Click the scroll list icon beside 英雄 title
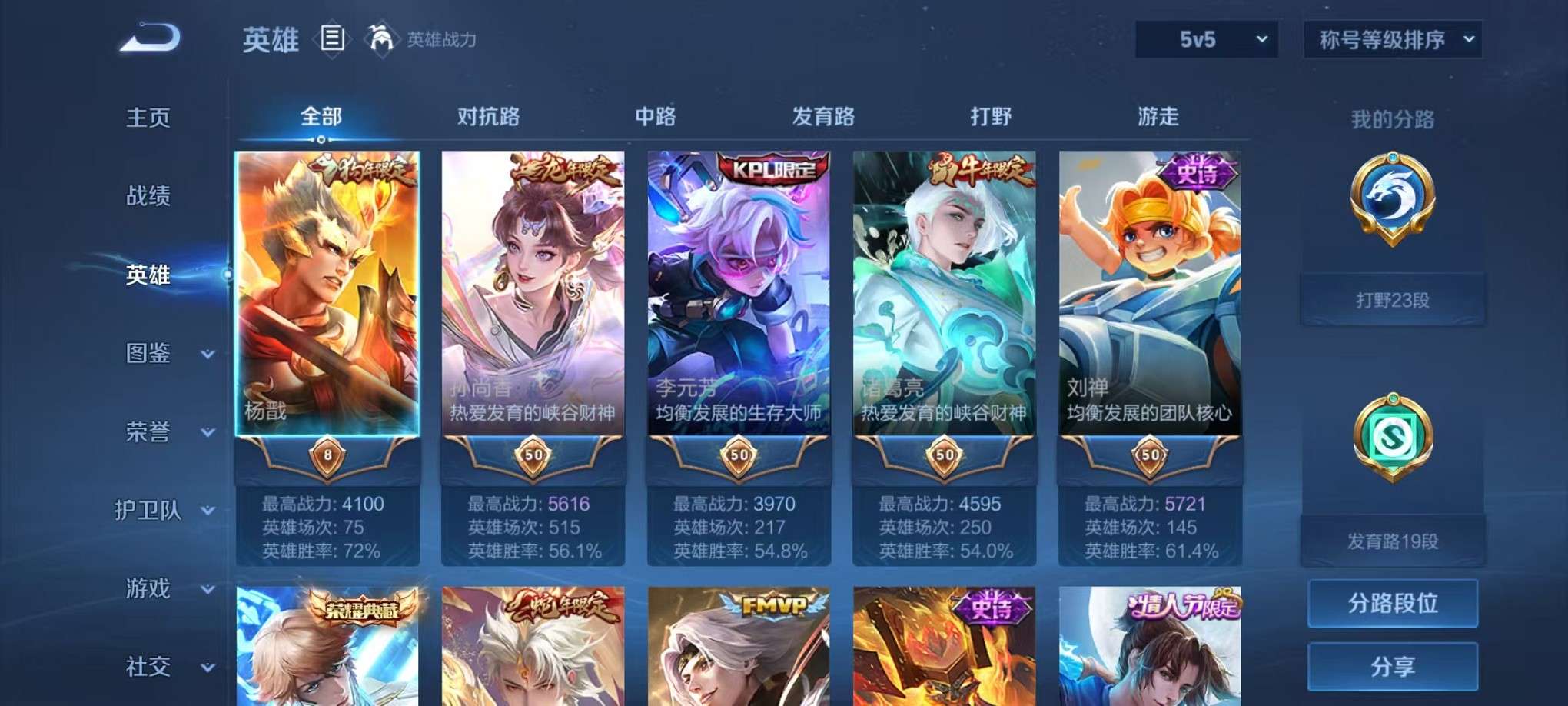Image resolution: width=1568 pixels, height=706 pixels. pyautogui.click(x=333, y=37)
